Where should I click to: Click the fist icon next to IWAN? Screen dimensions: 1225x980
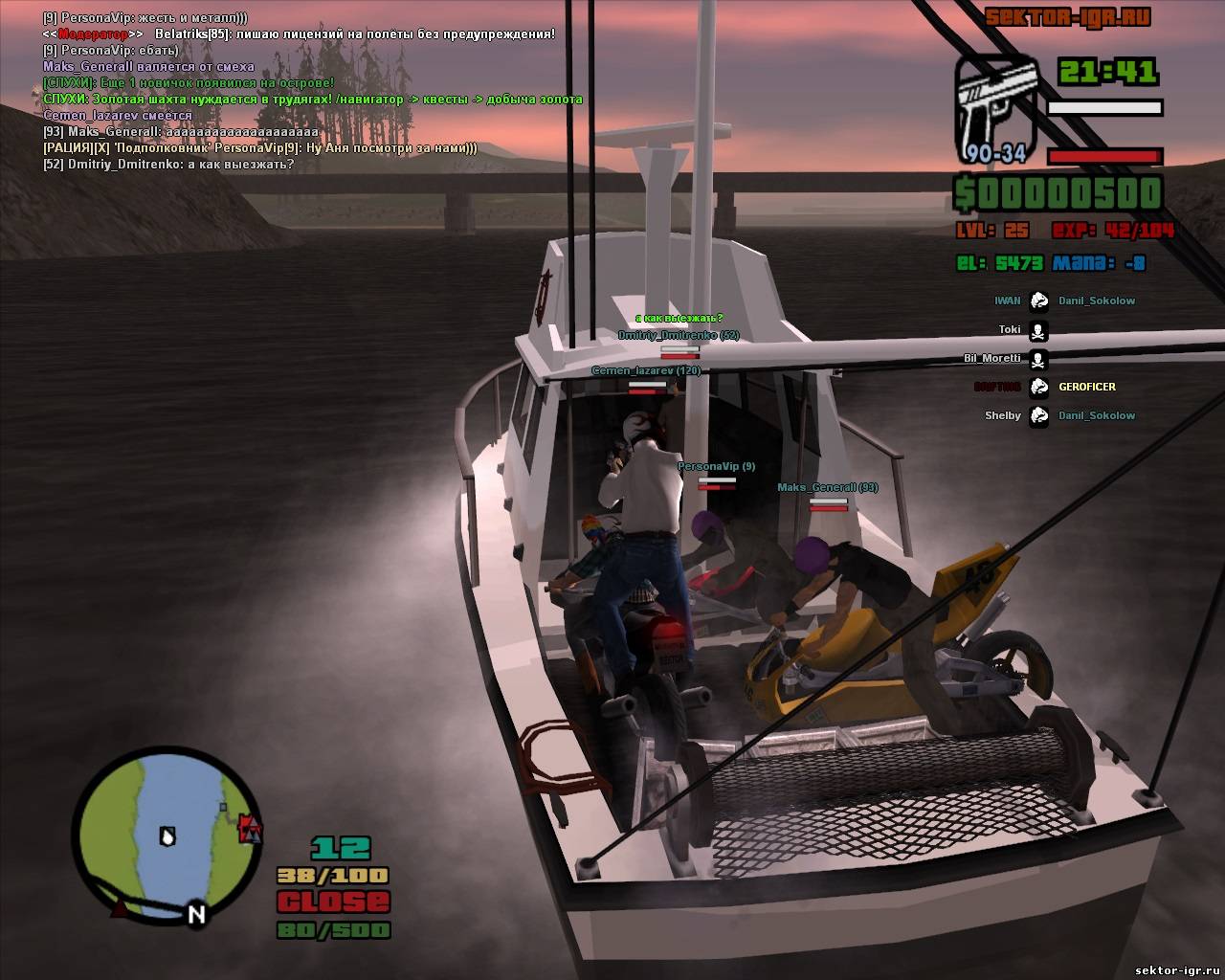(1038, 301)
